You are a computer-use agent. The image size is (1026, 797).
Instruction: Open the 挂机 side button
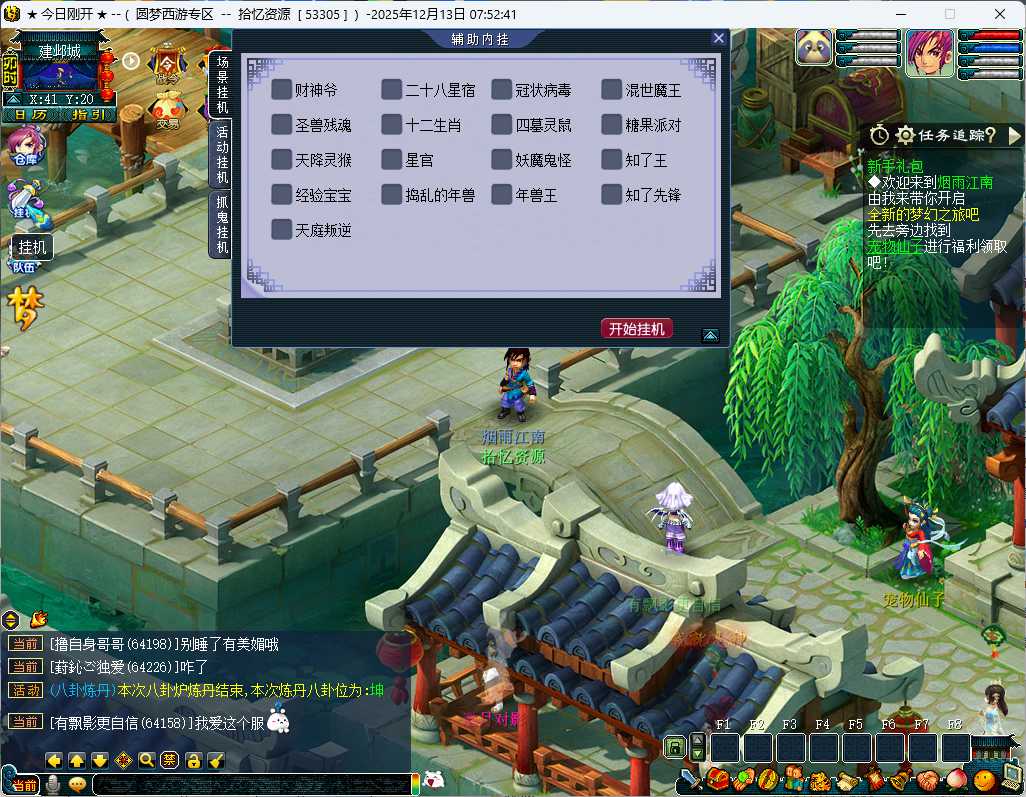click(33, 246)
